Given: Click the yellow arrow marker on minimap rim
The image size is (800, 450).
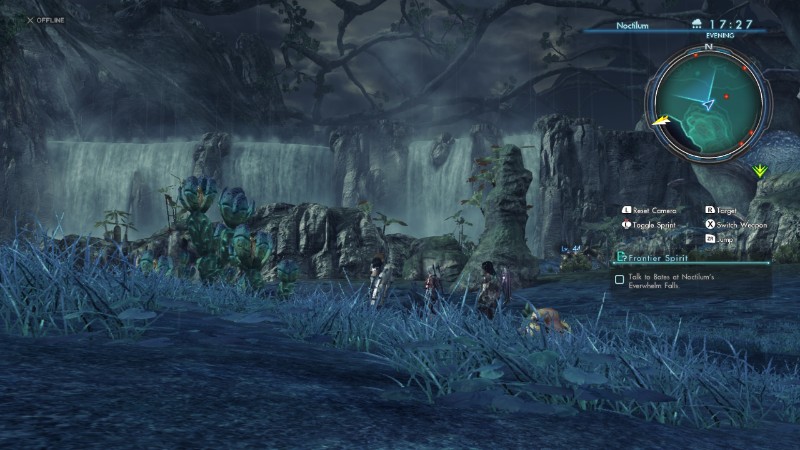Looking at the screenshot, I should click(x=660, y=121).
